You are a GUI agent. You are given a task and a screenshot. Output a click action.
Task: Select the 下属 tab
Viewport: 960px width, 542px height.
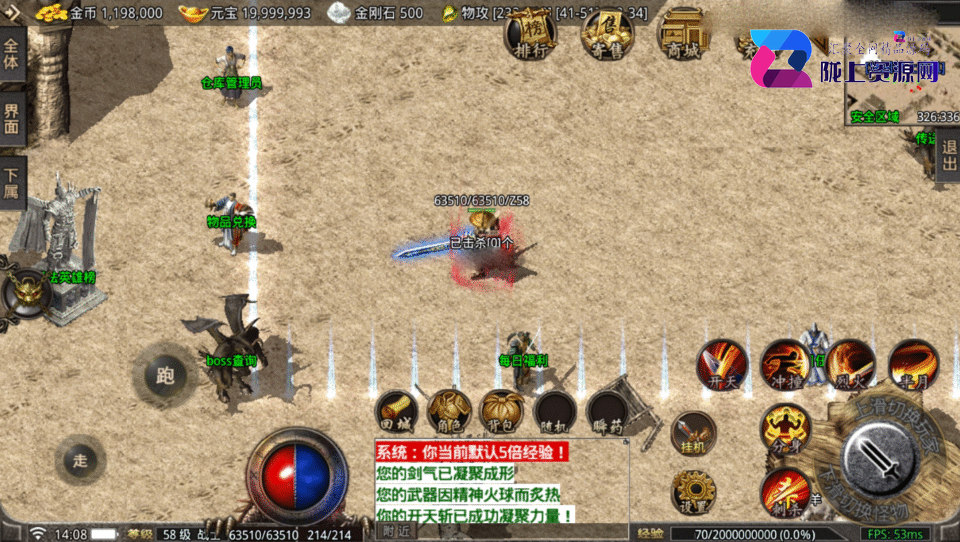click(11, 182)
